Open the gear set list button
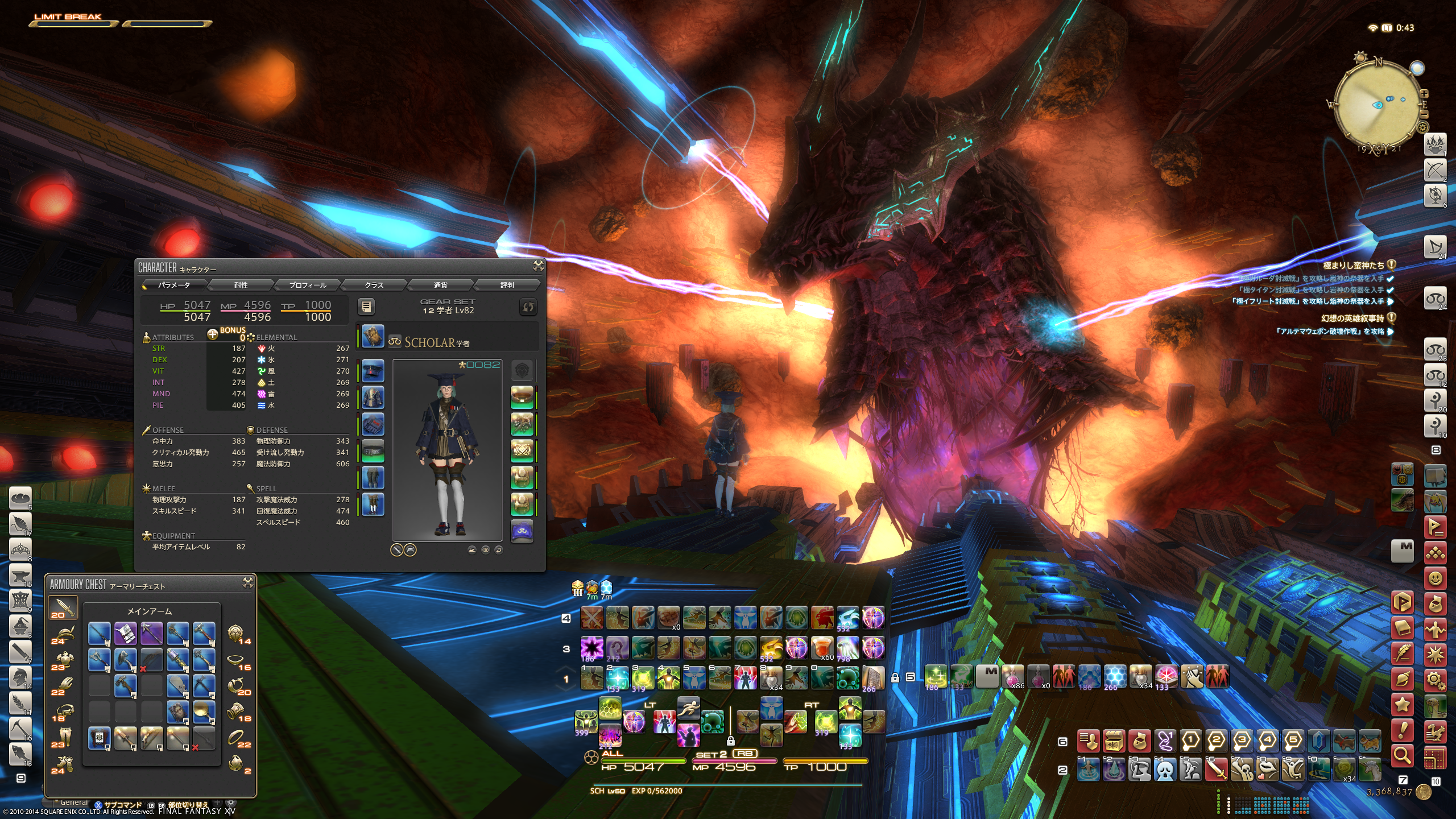This screenshot has width=1456, height=819. 366,307
